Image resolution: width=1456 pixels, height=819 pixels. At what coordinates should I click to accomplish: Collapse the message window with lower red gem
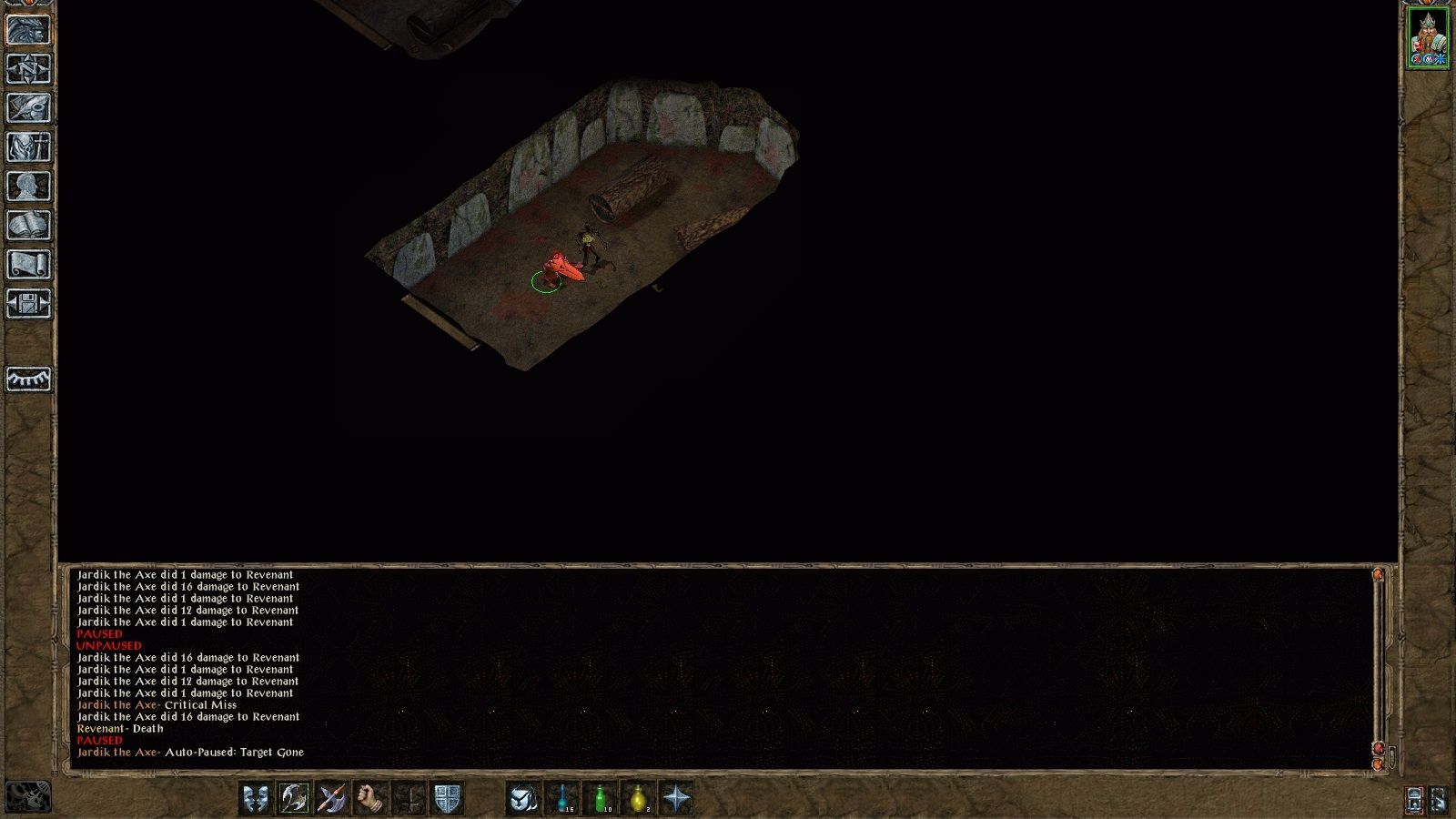[x=1377, y=747]
